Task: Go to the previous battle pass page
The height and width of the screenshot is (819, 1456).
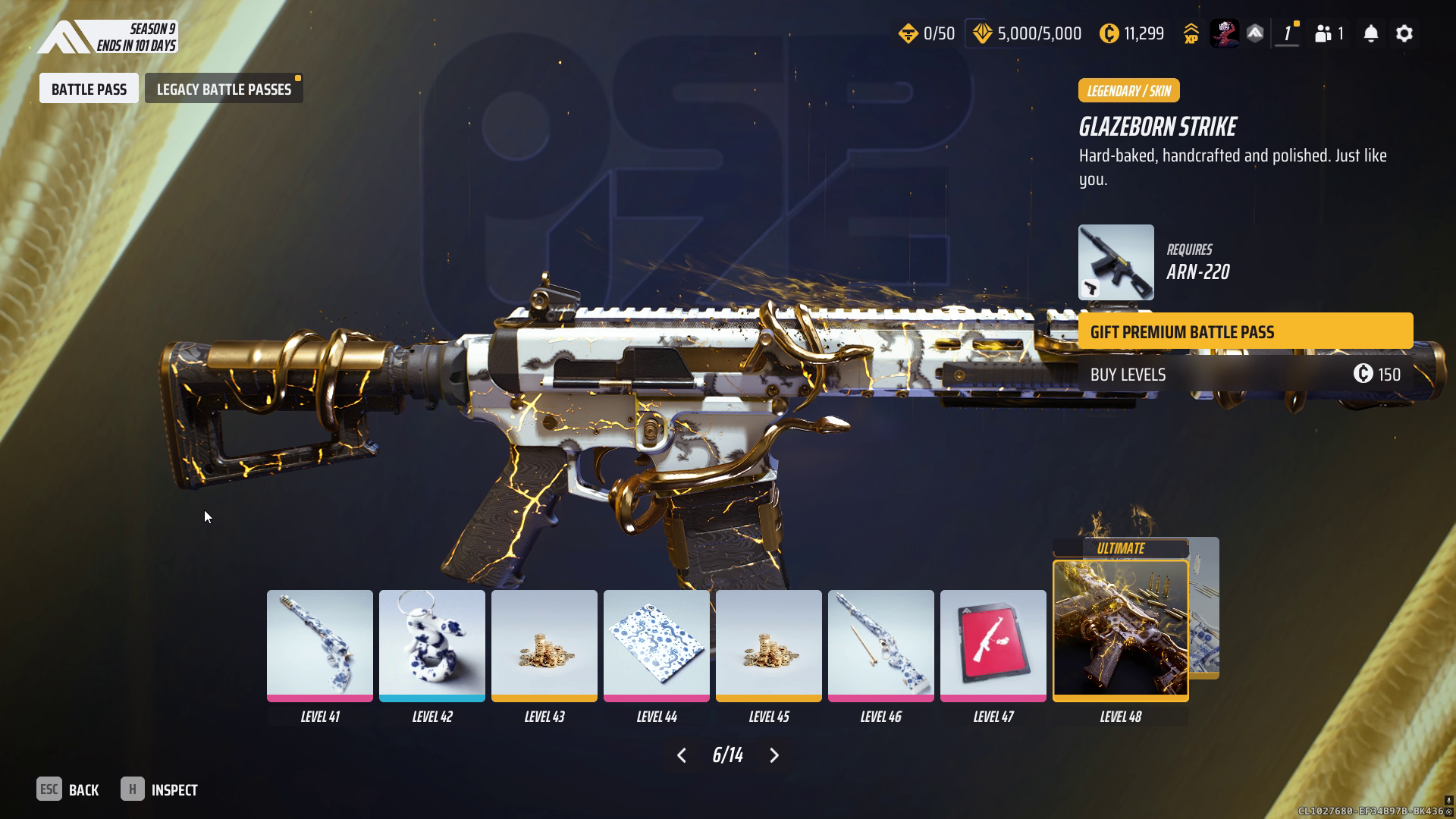Action: point(681,755)
